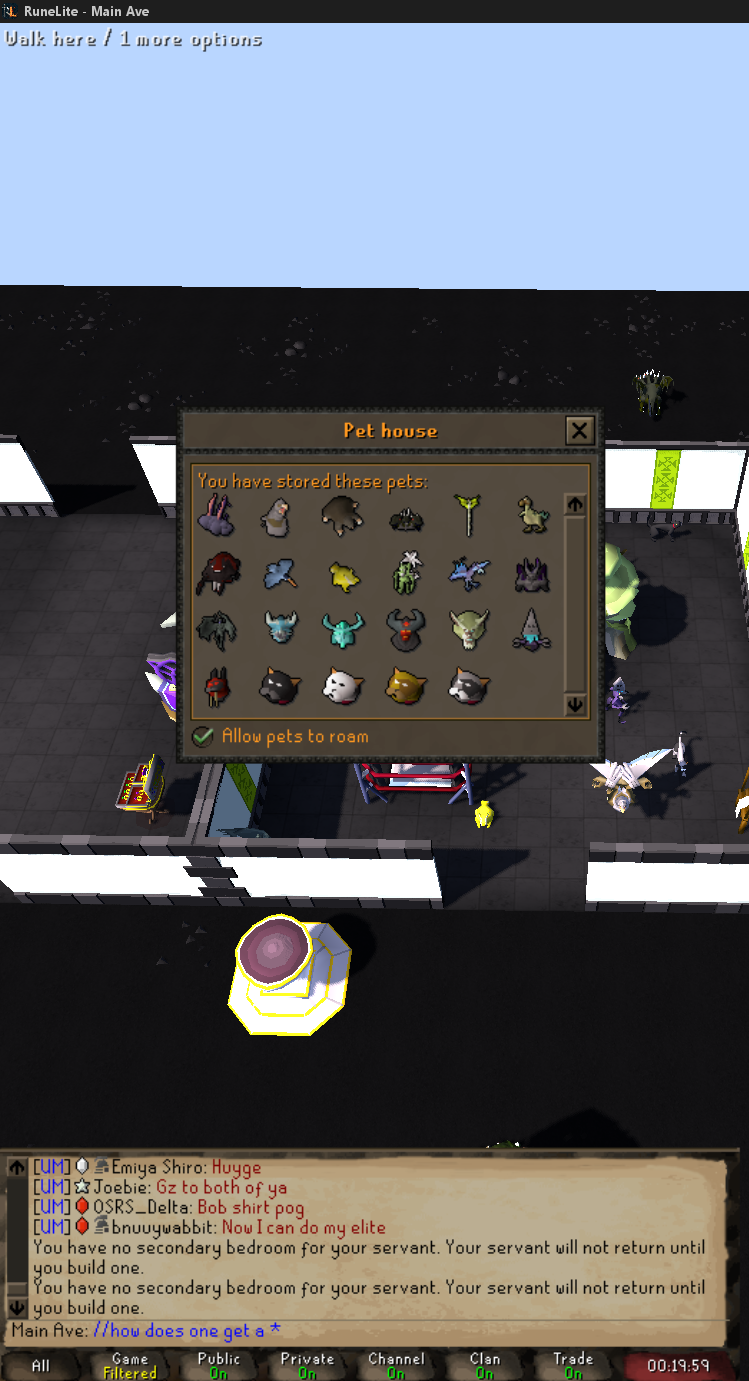
Task: Select the baby mole pet
Action: pos(341,516)
